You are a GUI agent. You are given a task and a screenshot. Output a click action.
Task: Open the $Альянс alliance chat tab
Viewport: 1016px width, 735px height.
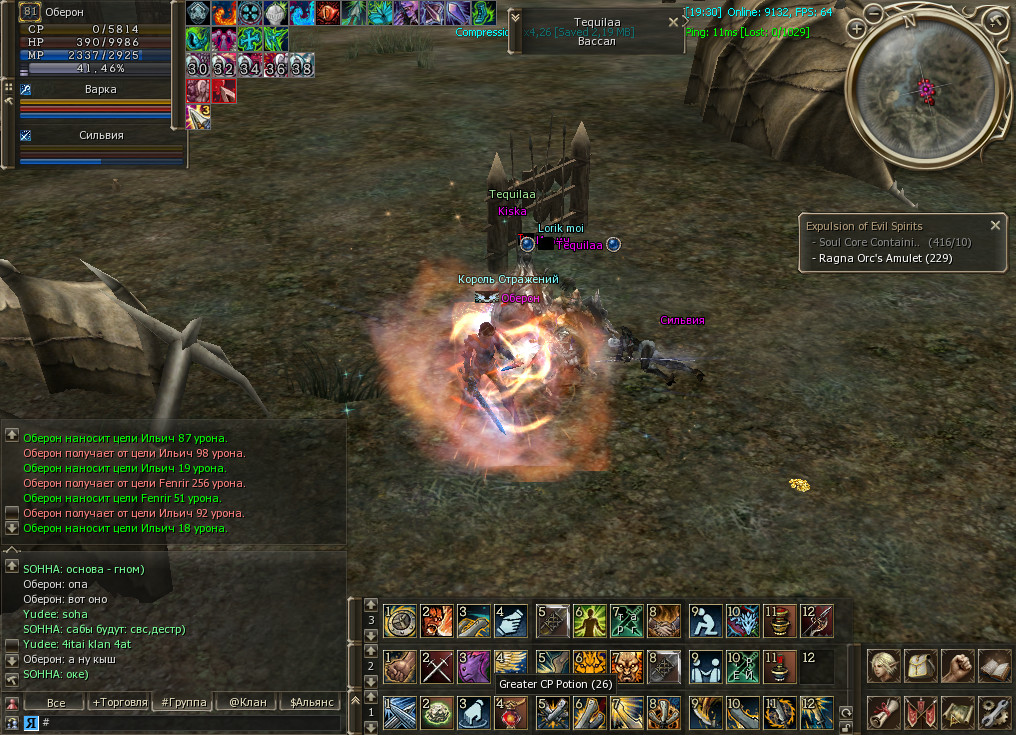tap(312, 702)
